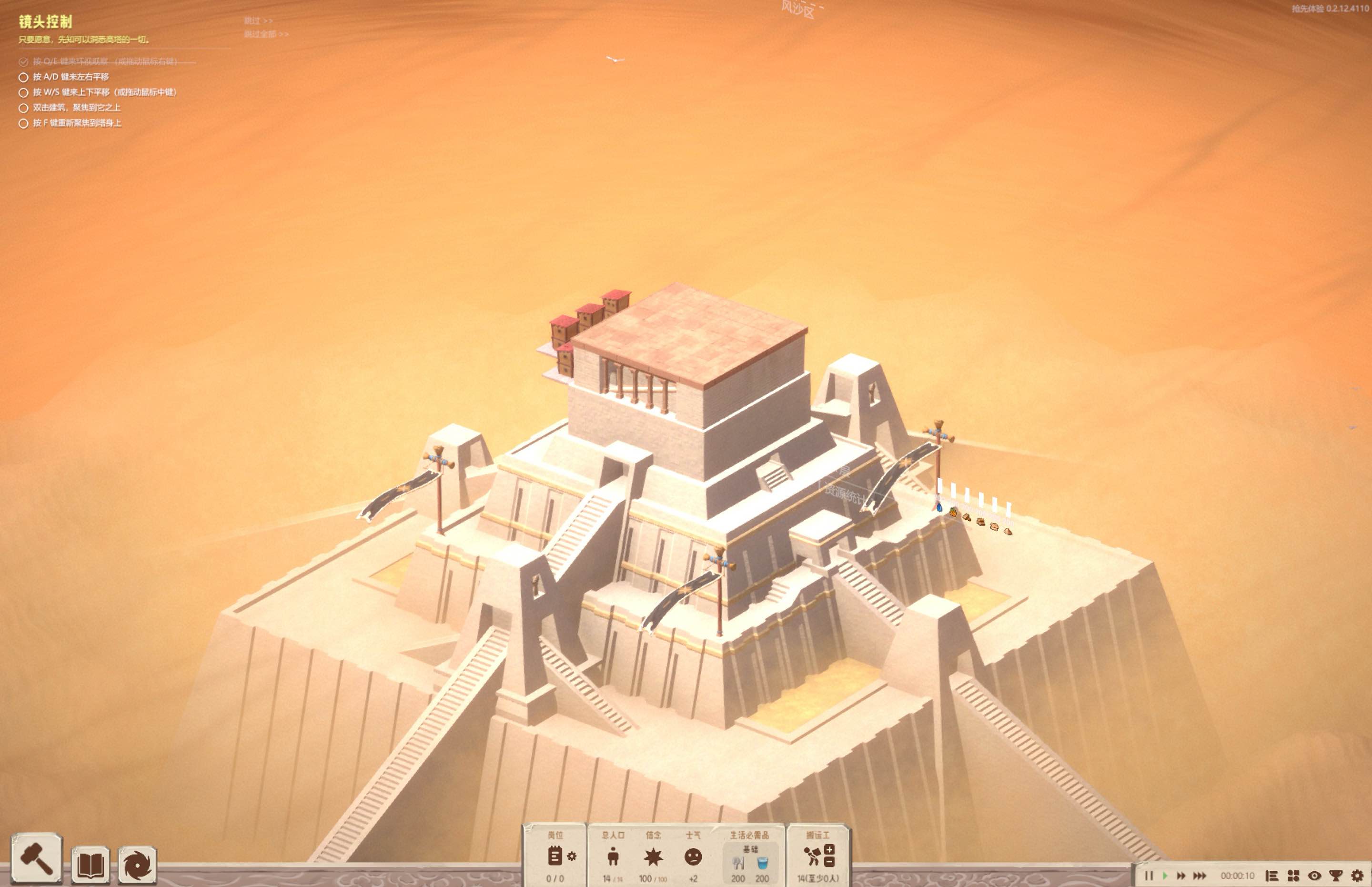Pause the game with the pause button
This screenshot has width=1372, height=887.
(1149, 875)
